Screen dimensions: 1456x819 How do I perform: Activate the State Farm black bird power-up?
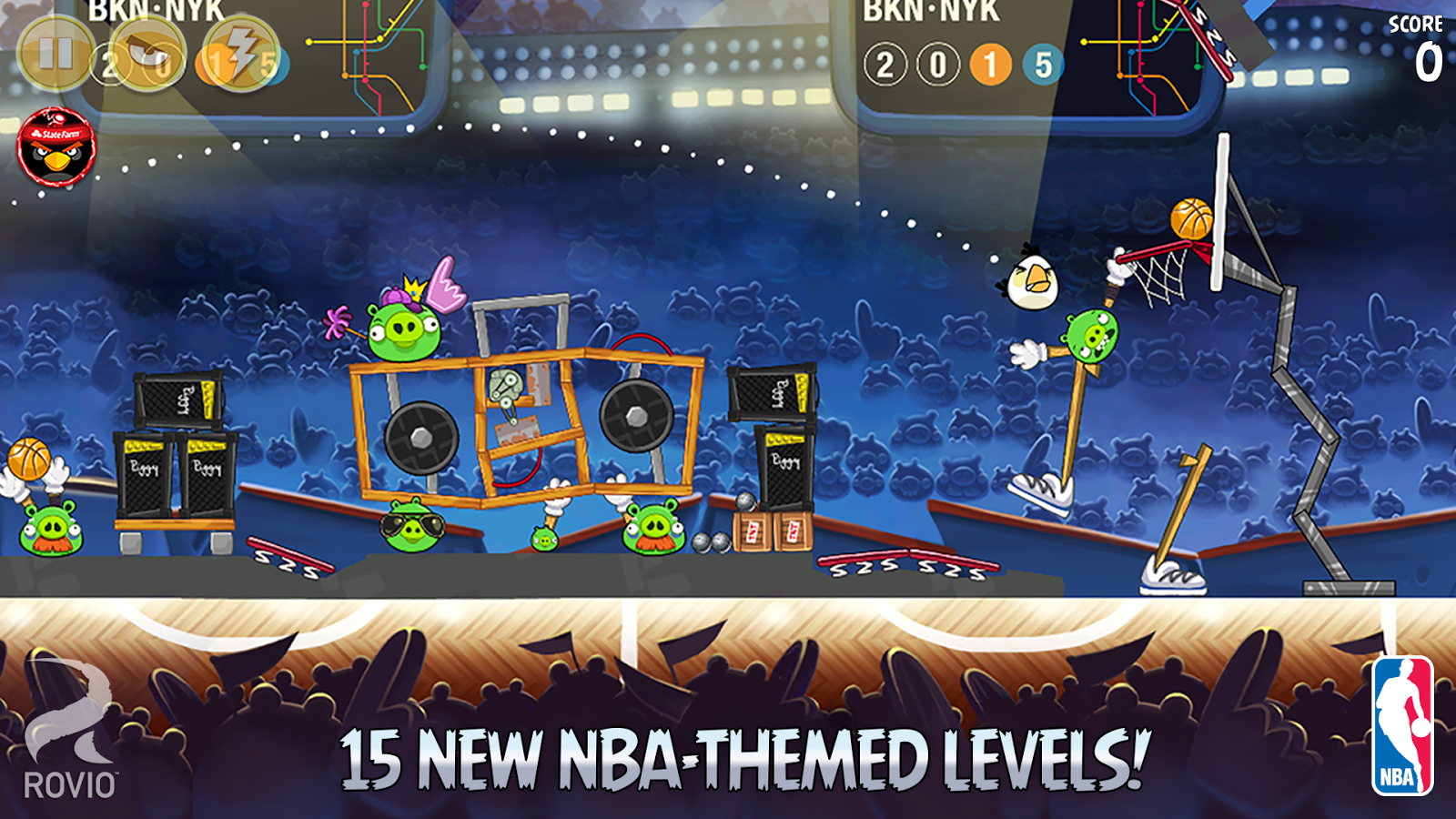(56, 147)
